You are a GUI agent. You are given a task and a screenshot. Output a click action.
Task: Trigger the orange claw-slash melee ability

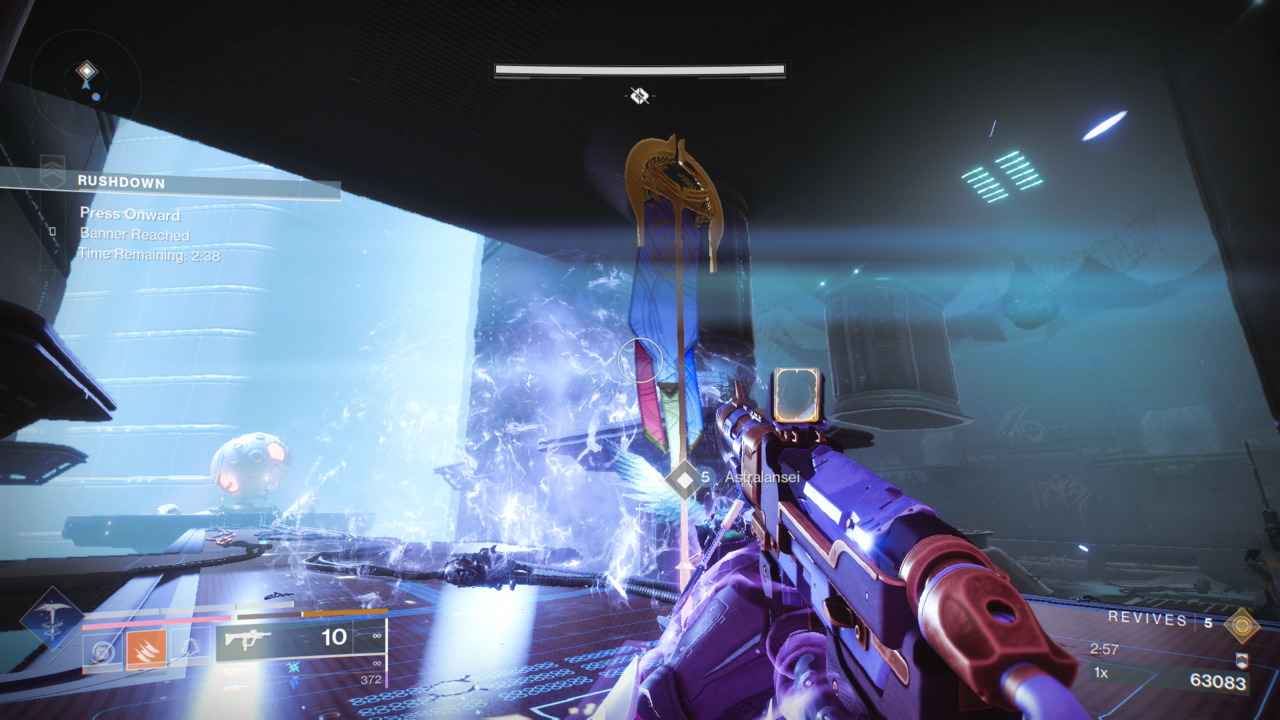(146, 651)
